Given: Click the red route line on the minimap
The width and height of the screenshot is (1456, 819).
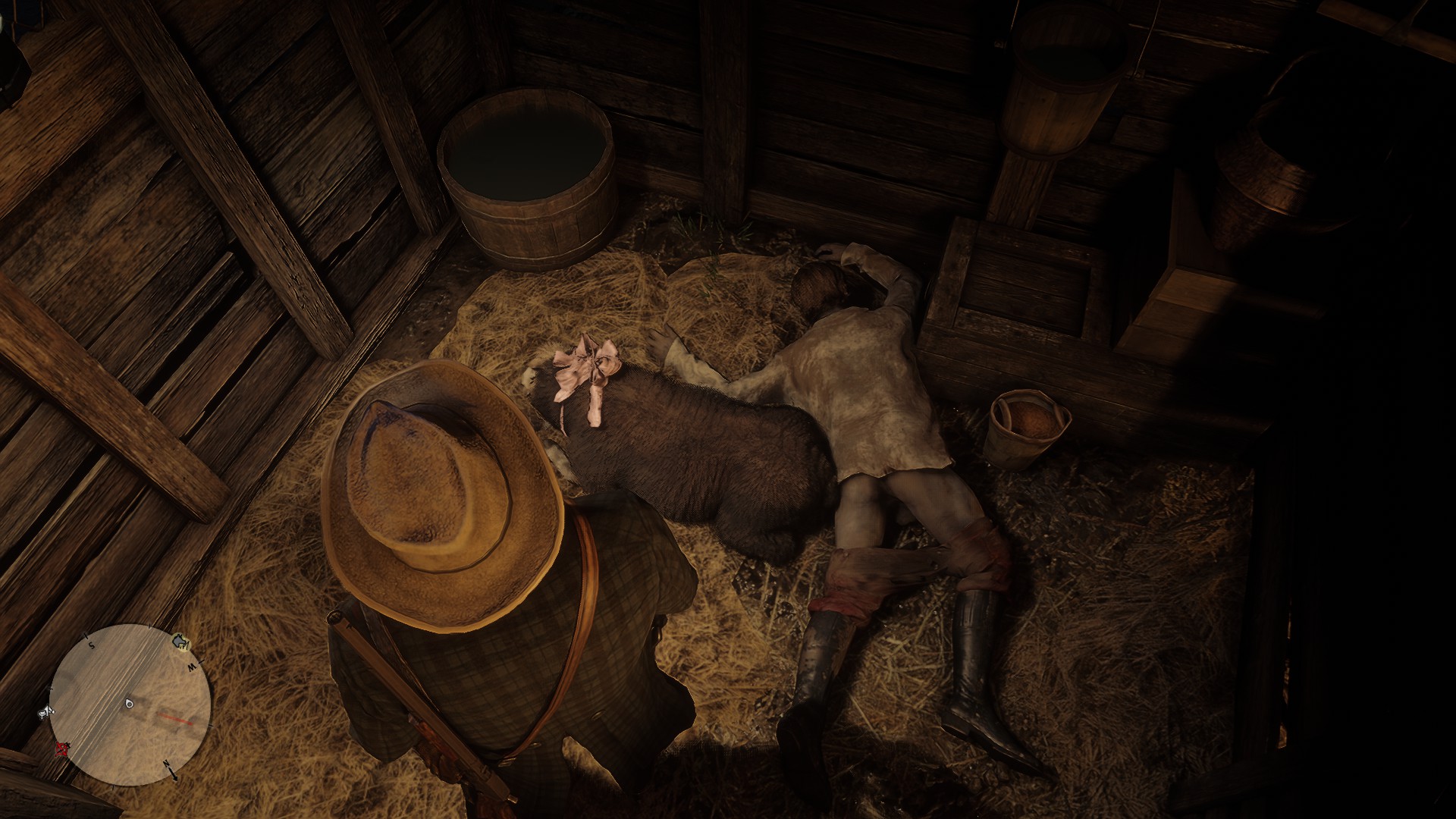Looking at the screenshot, I should pos(174,719).
